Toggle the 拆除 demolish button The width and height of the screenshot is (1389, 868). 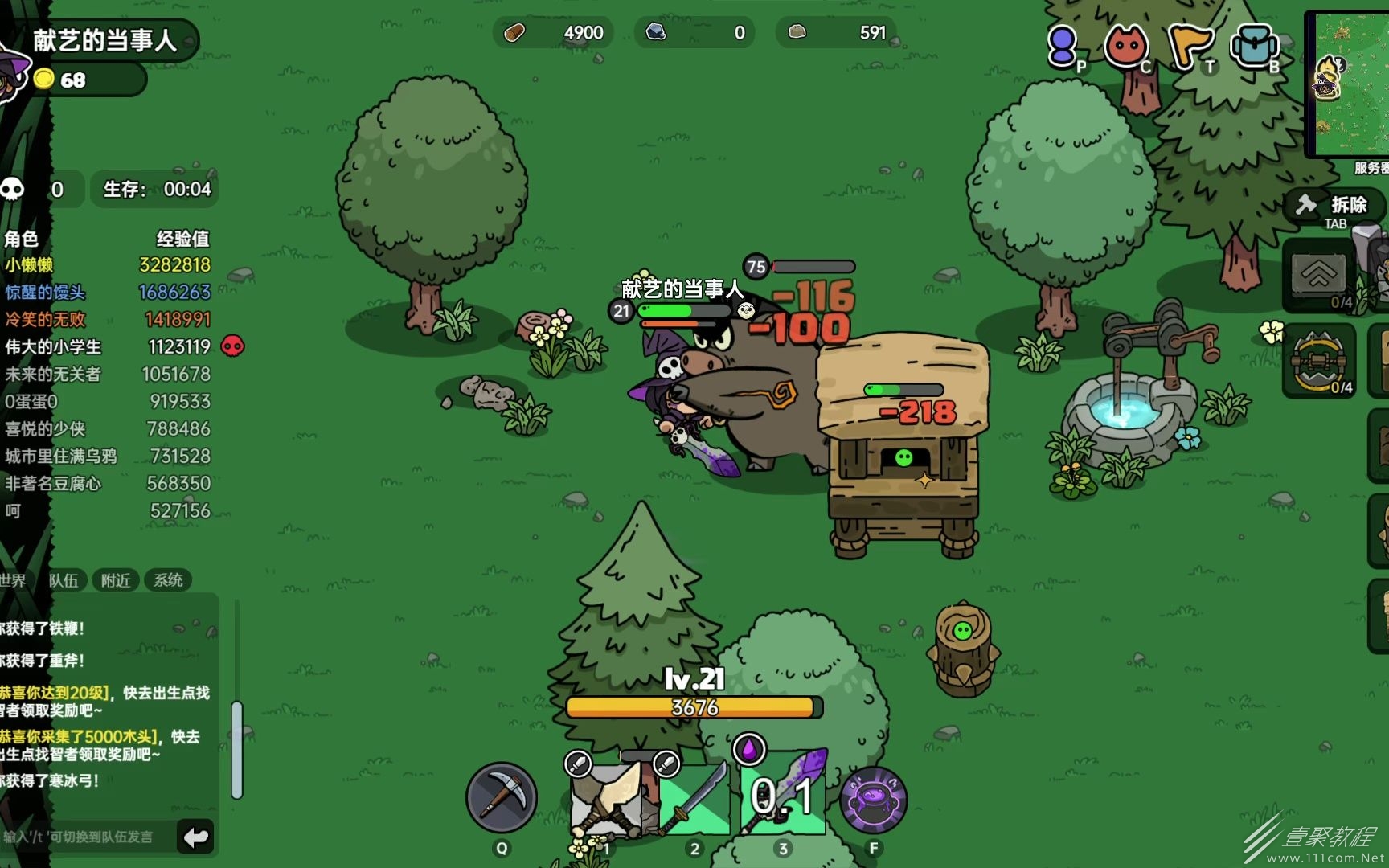(1334, 206)
